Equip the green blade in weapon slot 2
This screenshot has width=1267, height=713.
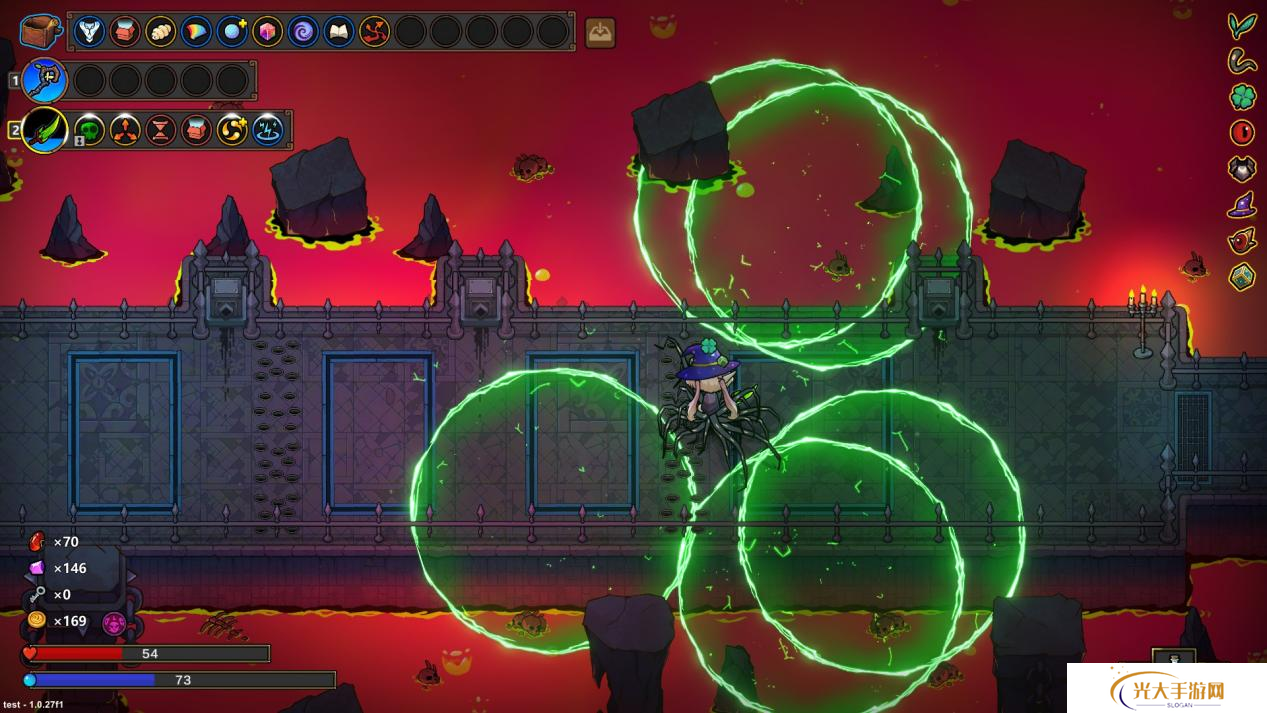coord(45,130)
